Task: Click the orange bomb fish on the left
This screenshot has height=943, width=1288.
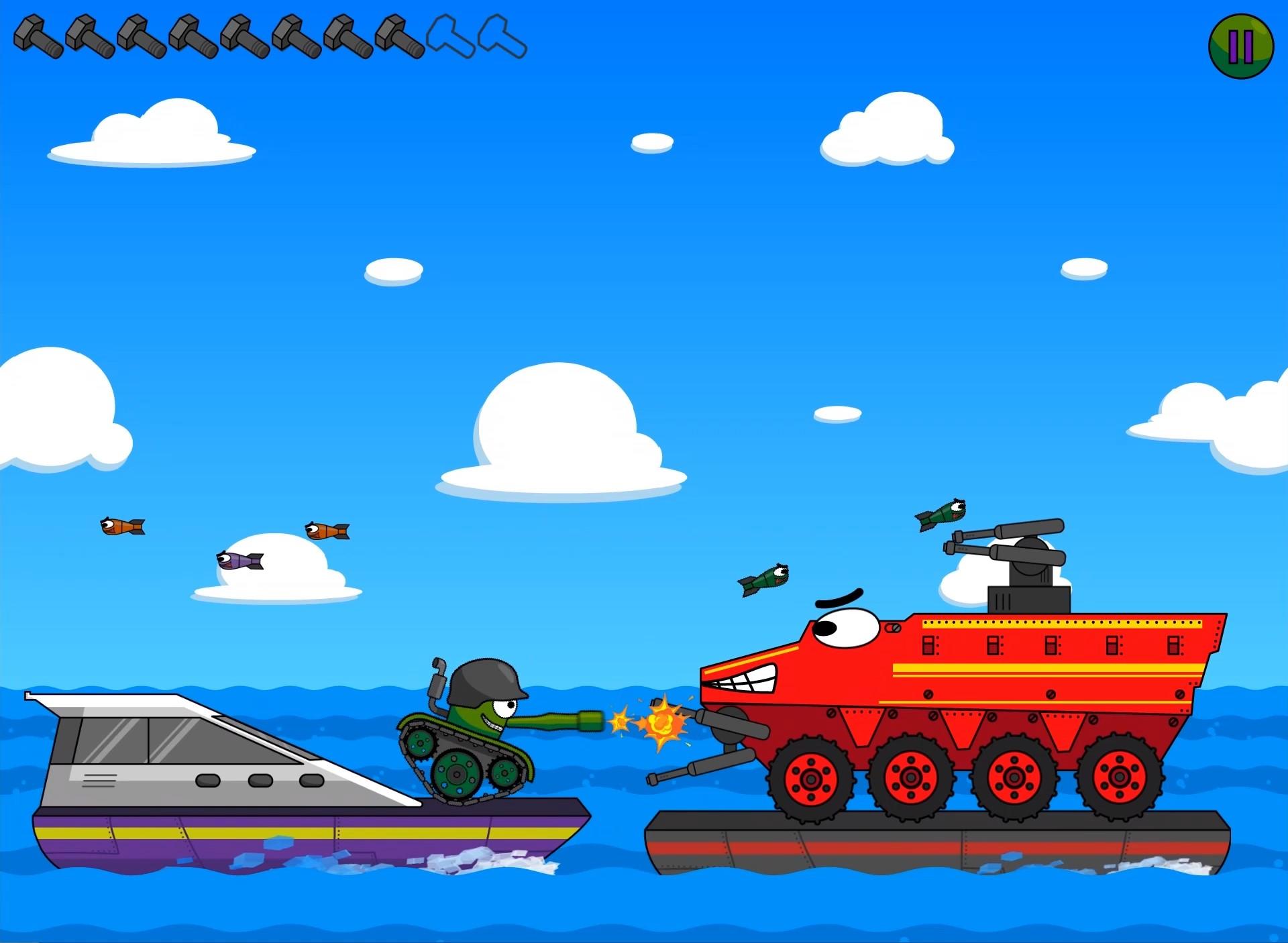Action: (x=121, y=524)
